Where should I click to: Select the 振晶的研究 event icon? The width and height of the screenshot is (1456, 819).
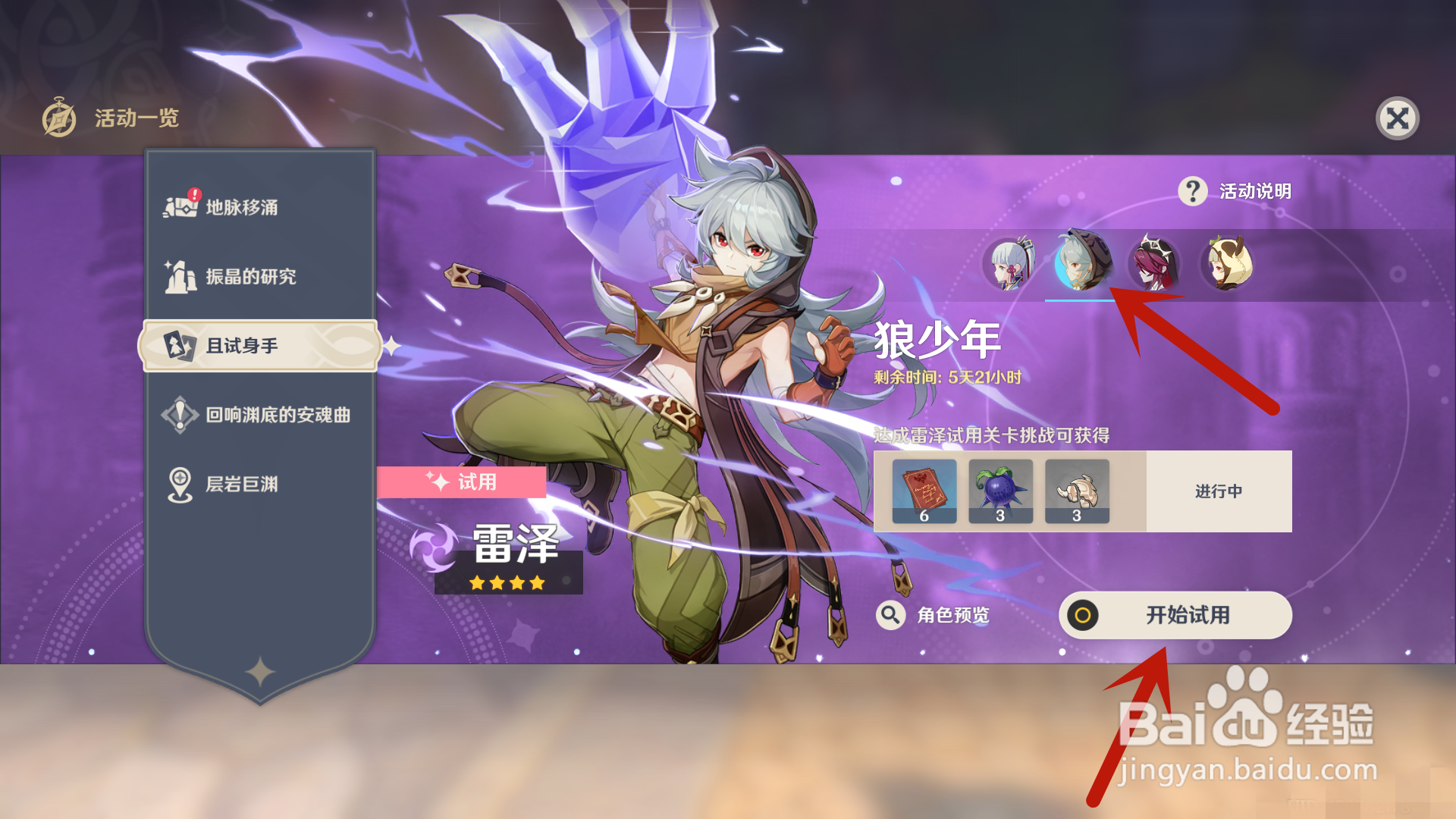coord(180,276)
